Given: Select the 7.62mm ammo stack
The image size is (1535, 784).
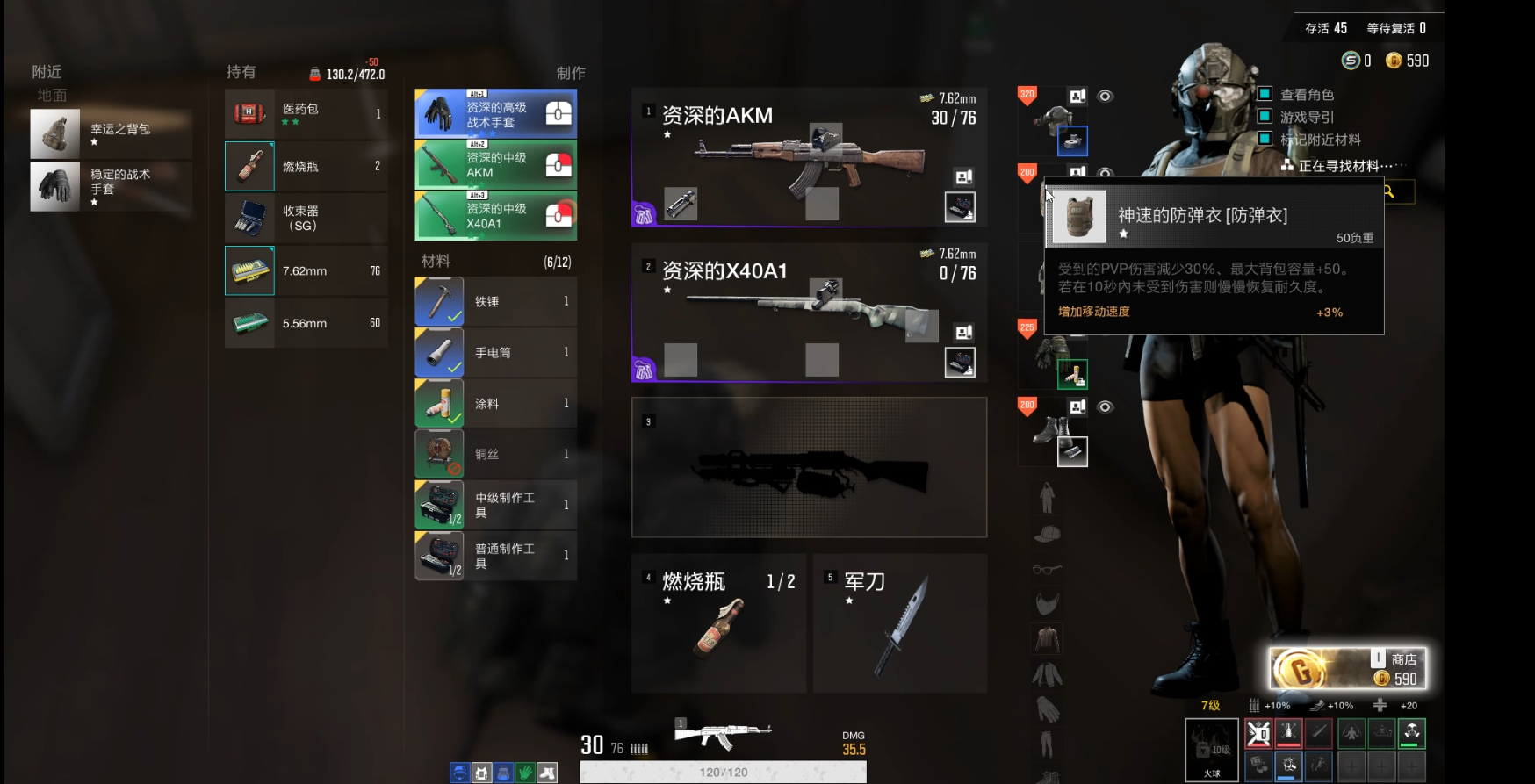Looking at the screenshot, I should [x=306, y=270].
